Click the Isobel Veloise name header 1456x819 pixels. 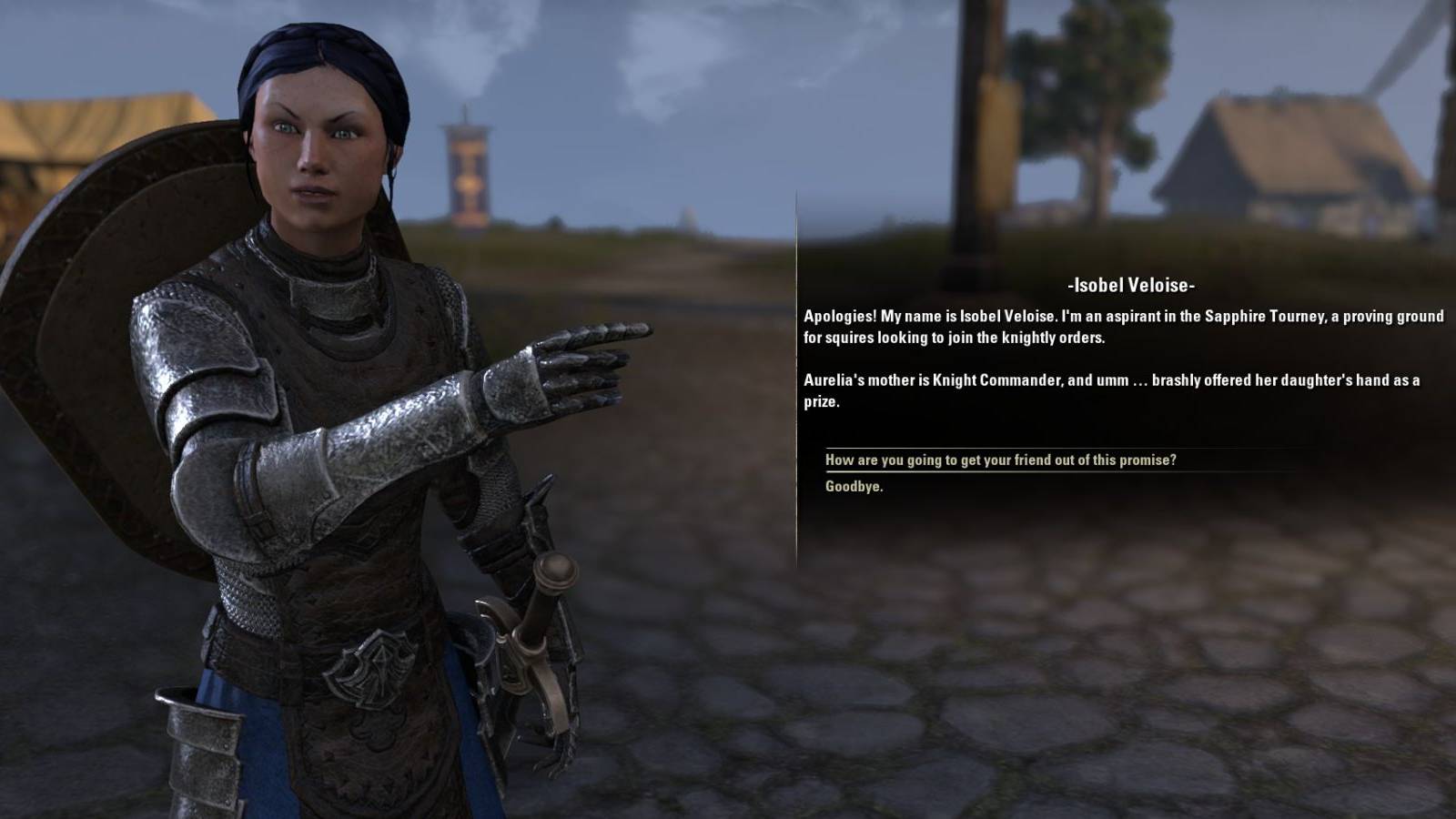(x=1133, y=285)
